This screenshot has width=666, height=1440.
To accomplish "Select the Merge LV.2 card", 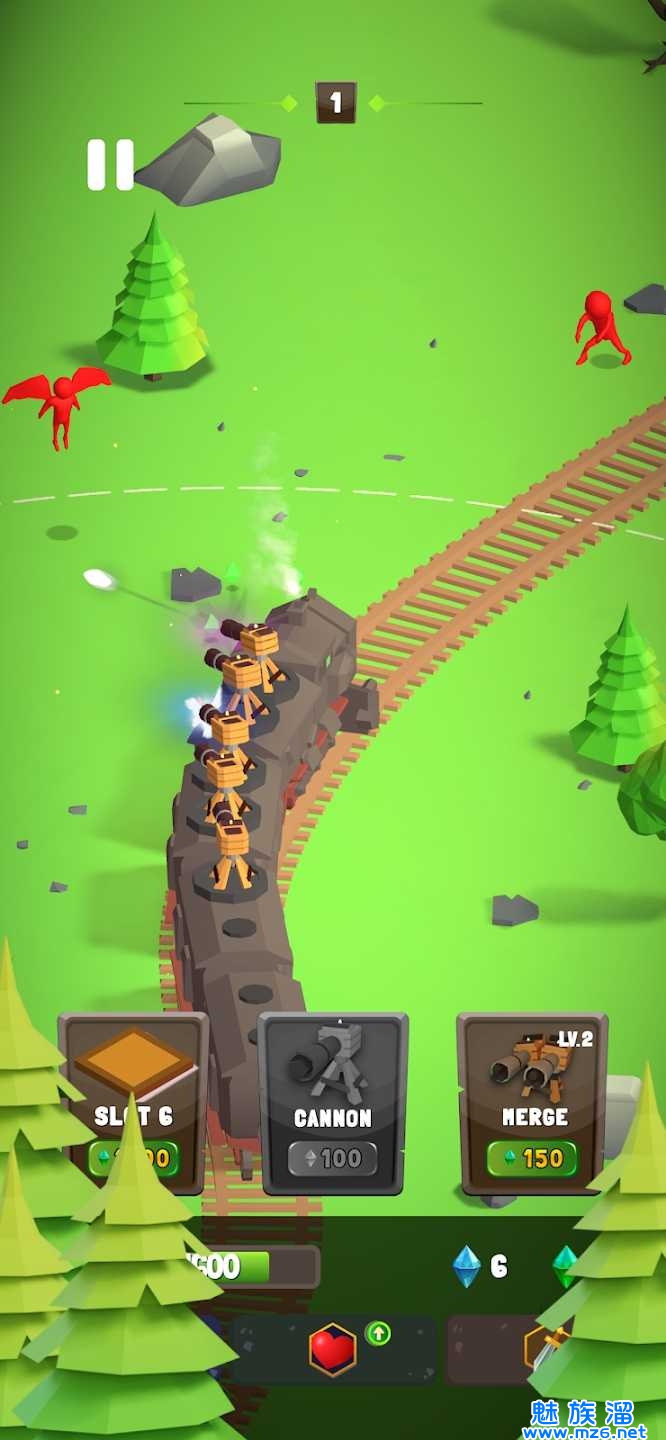I will (x=533, y=1102).
